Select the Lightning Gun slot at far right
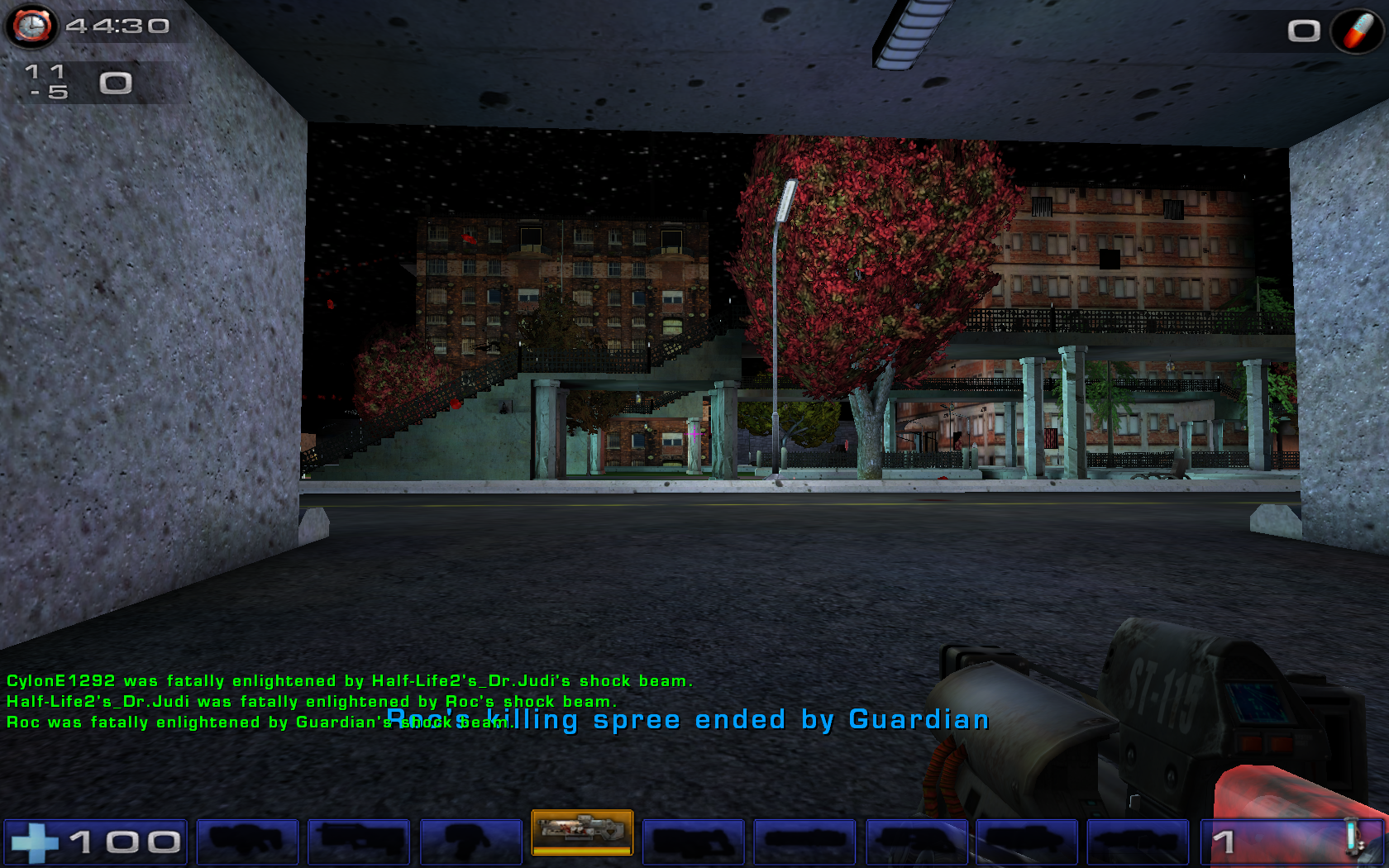Viewport: 1389px width, 868px height. (x=1139, y=839)
